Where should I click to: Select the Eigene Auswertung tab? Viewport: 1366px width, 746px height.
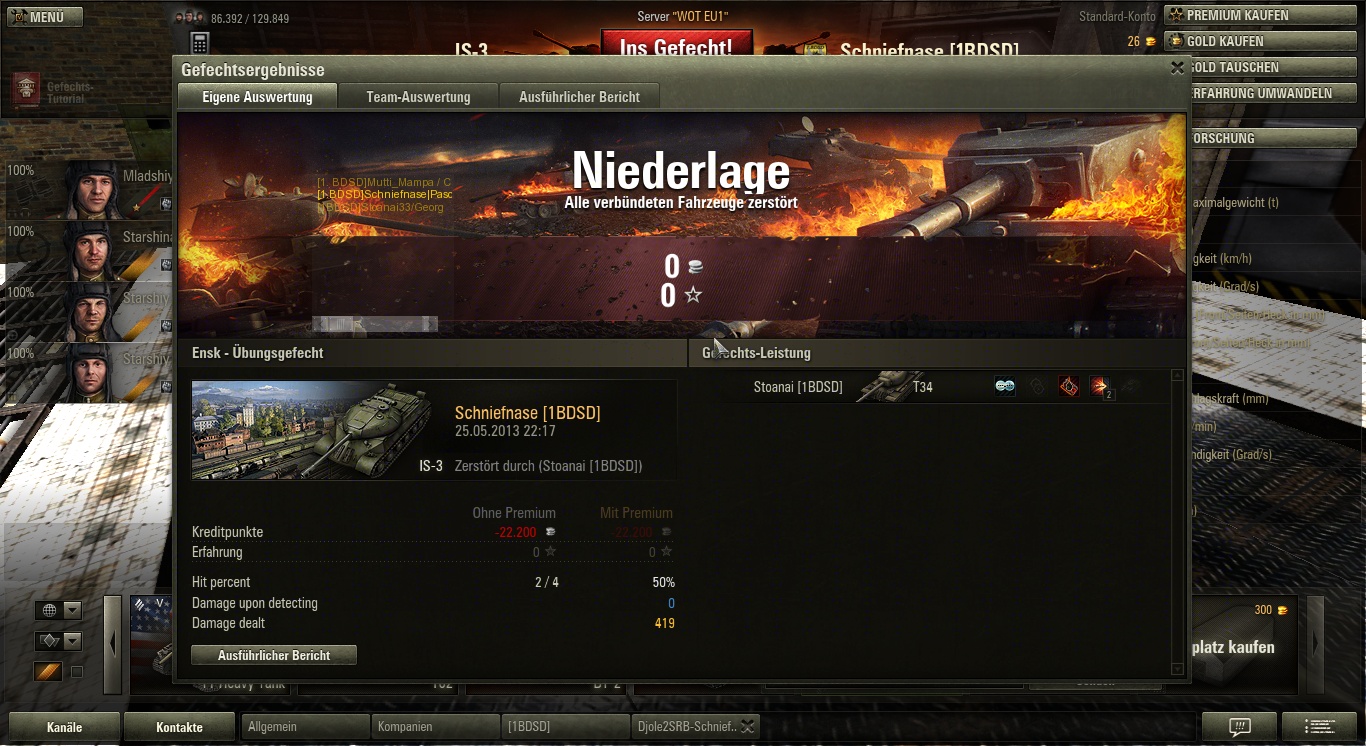257,97
